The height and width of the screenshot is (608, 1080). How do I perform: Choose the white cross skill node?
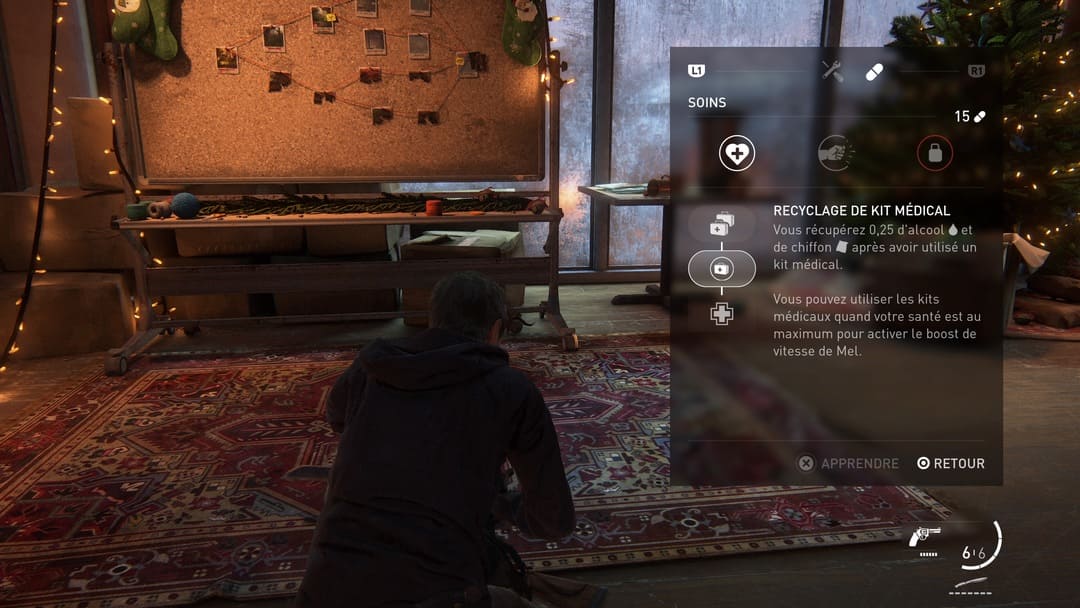721,313
